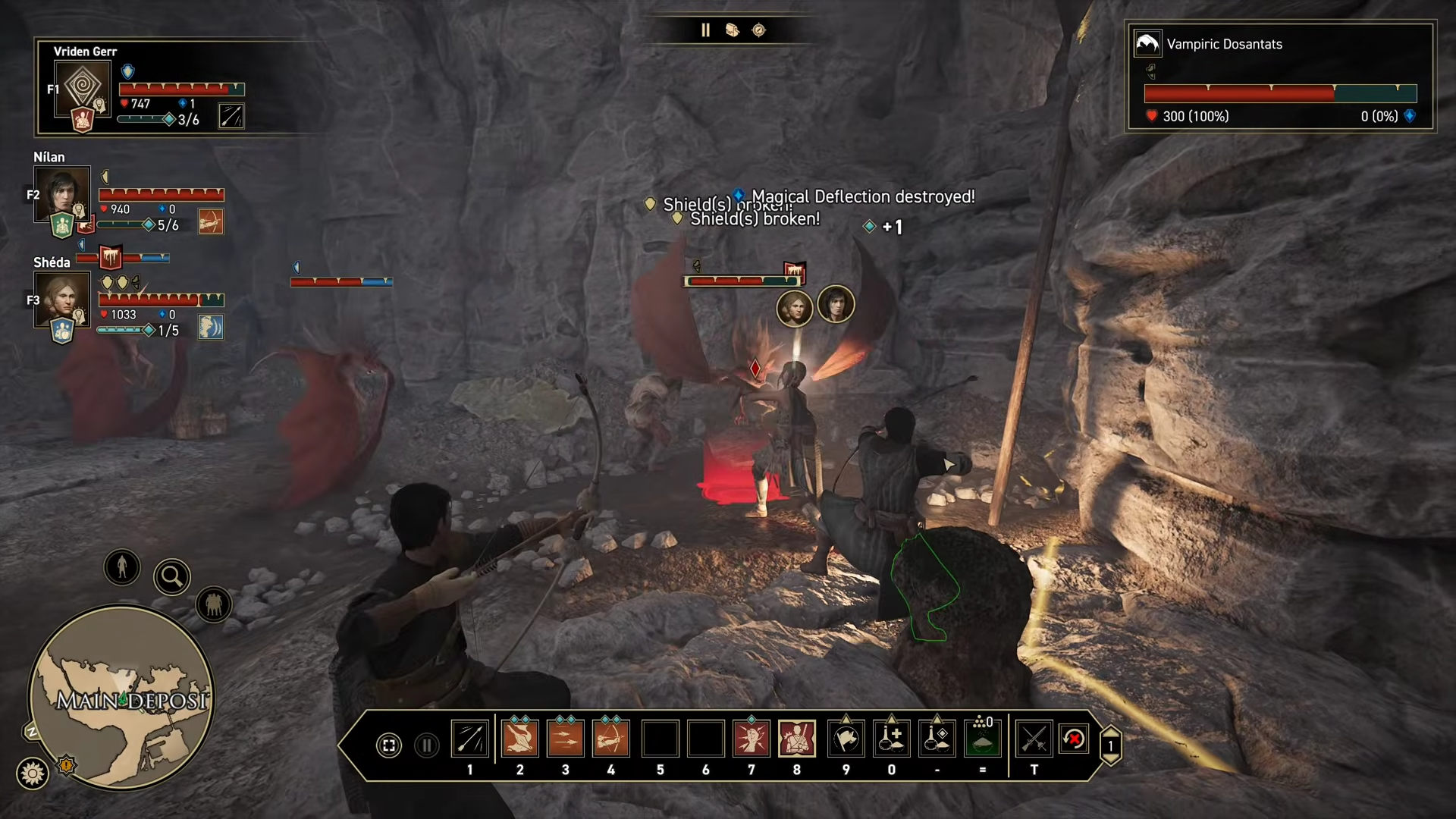This screenshot has width=1456, height=819.
Task: Use the flag ability in slot 9
Action: (846, 739)
